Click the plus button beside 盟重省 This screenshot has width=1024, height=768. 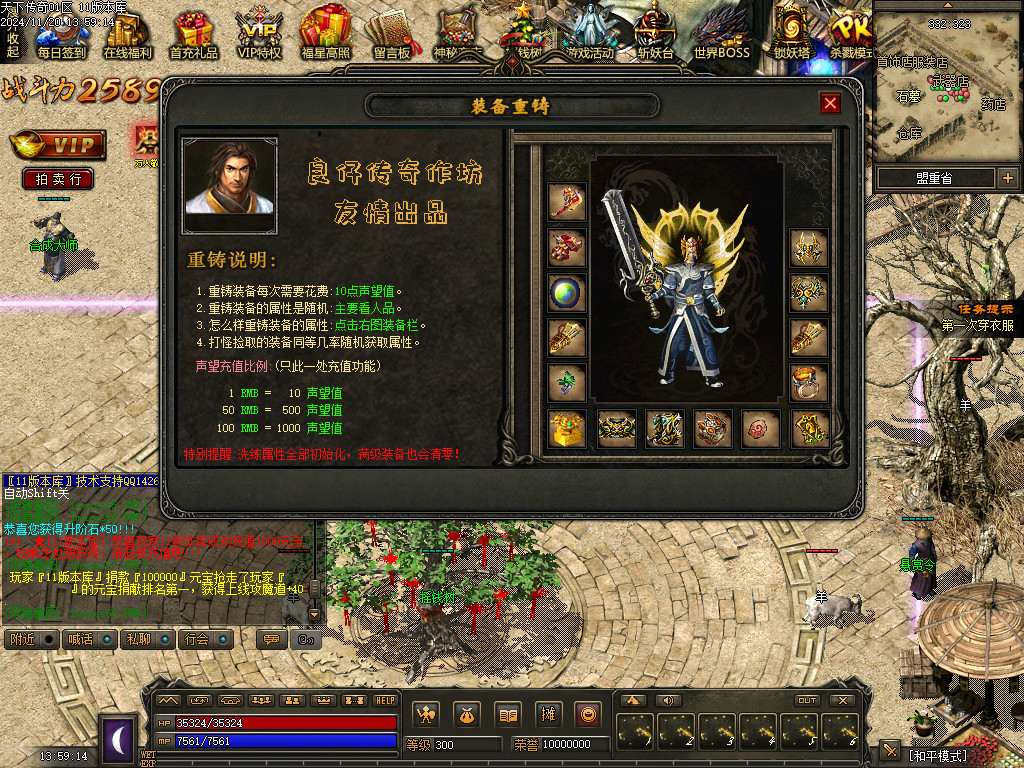tap(1007, 178)
